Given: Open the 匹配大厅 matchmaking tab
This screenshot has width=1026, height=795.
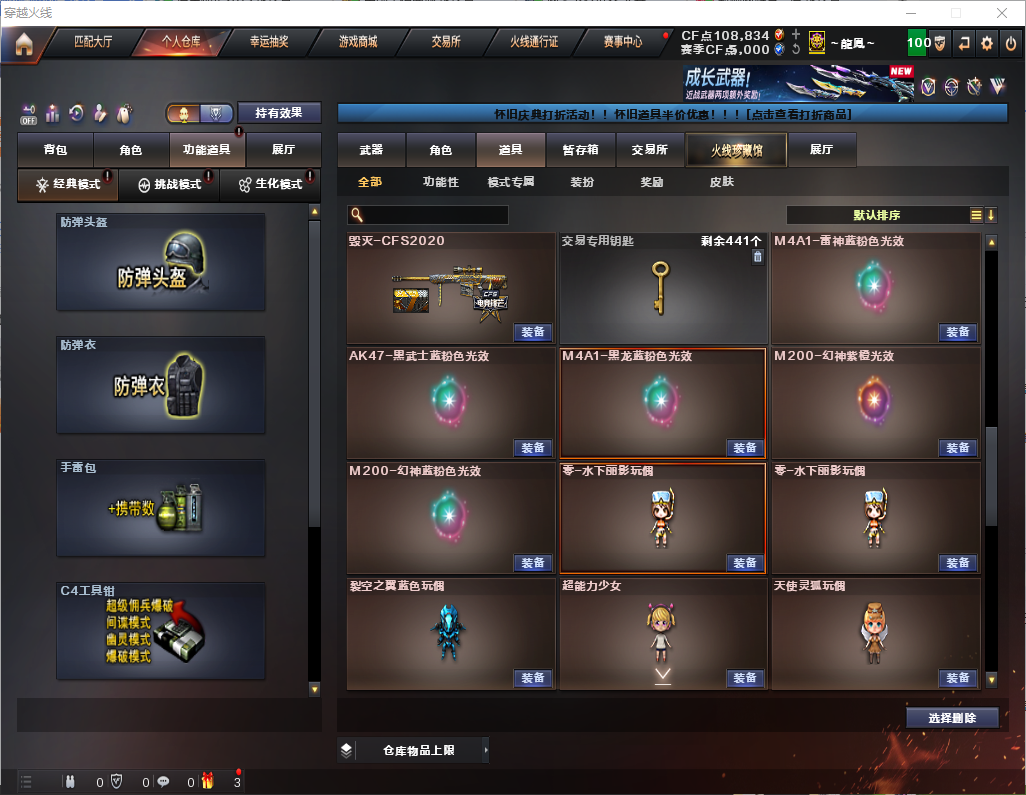Looking at the screenshot, I should 93,42.
